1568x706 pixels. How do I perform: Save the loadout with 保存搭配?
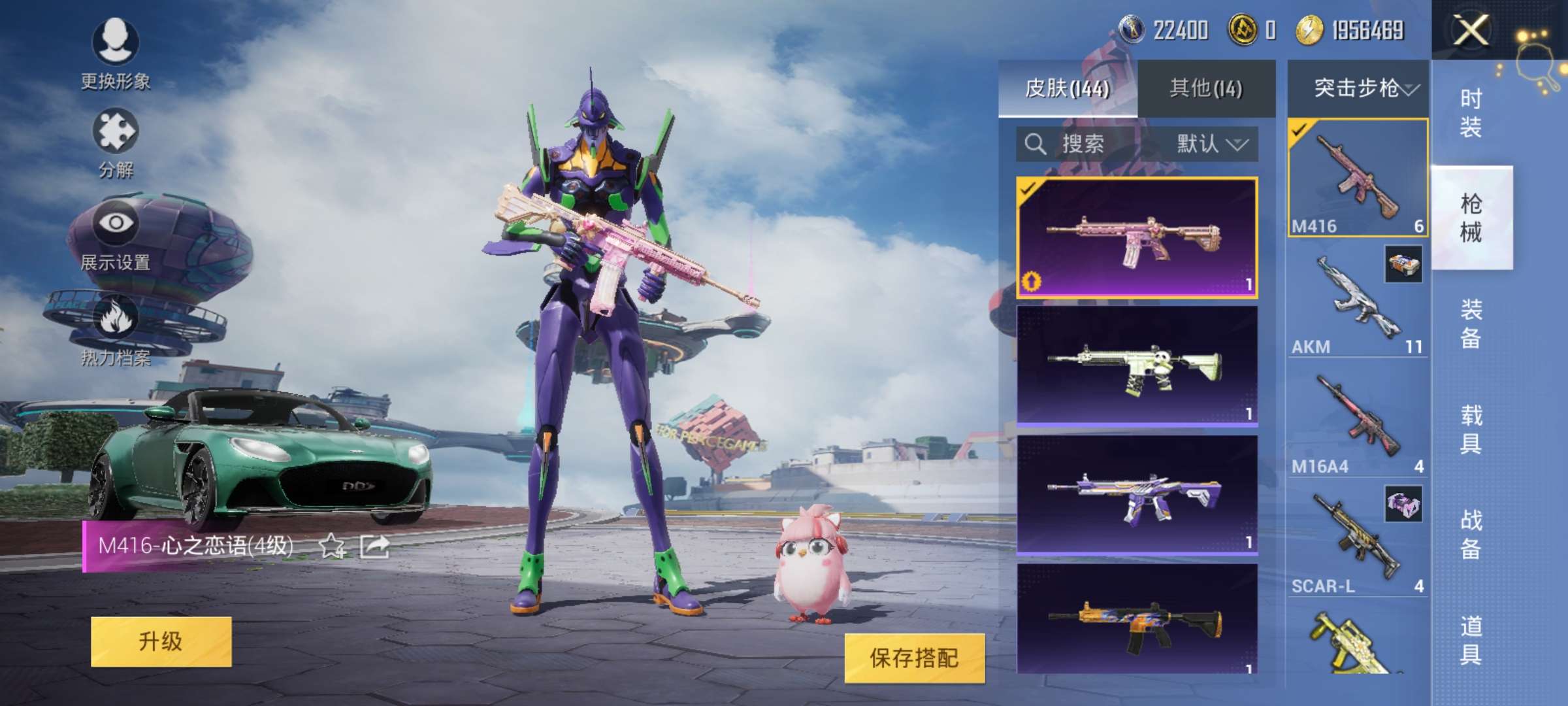914,658
